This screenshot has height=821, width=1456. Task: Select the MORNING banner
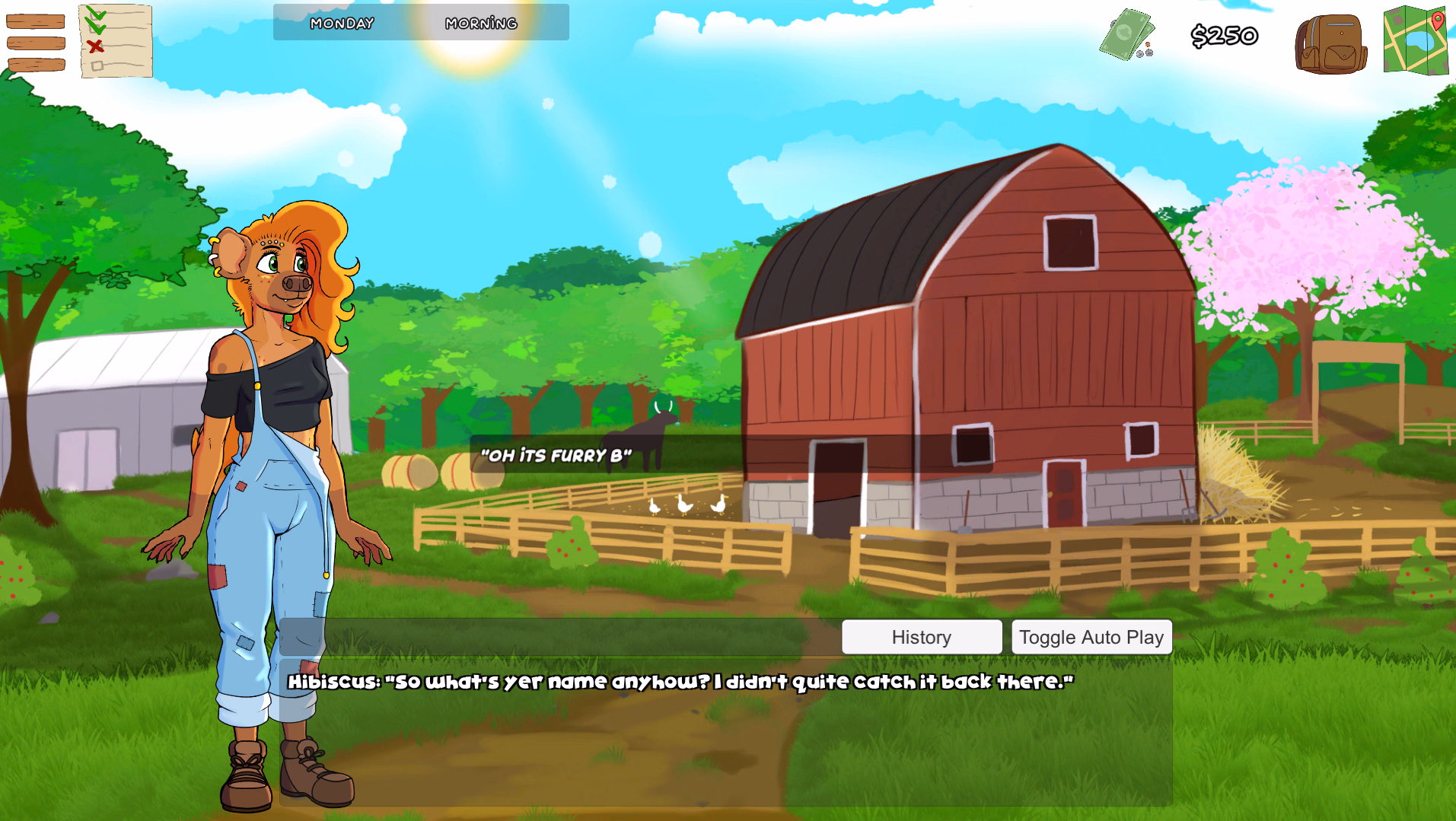[x=481, y=23]
